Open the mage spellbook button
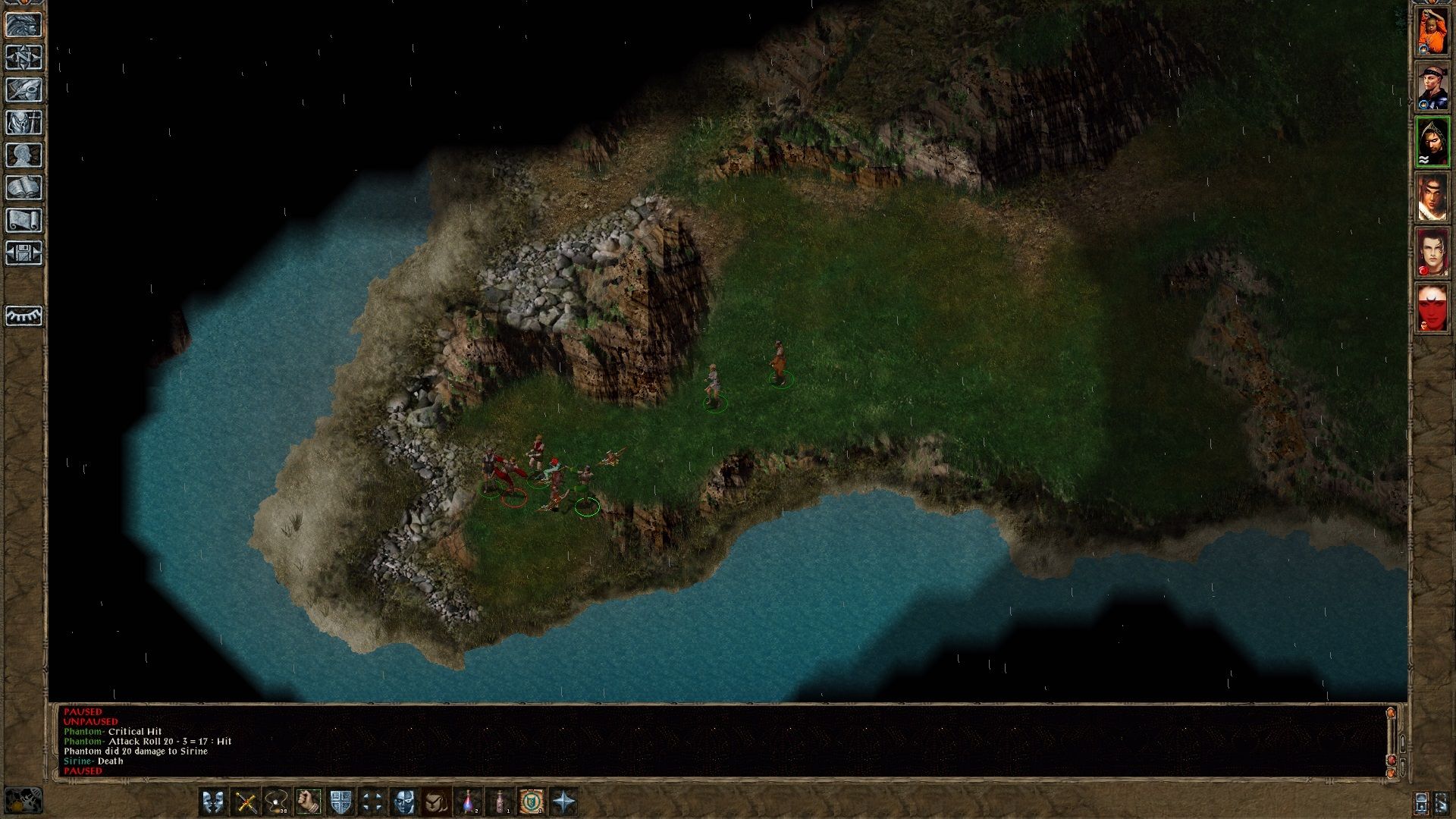The width and height of the screenshot is (1456, 819). 24,188
